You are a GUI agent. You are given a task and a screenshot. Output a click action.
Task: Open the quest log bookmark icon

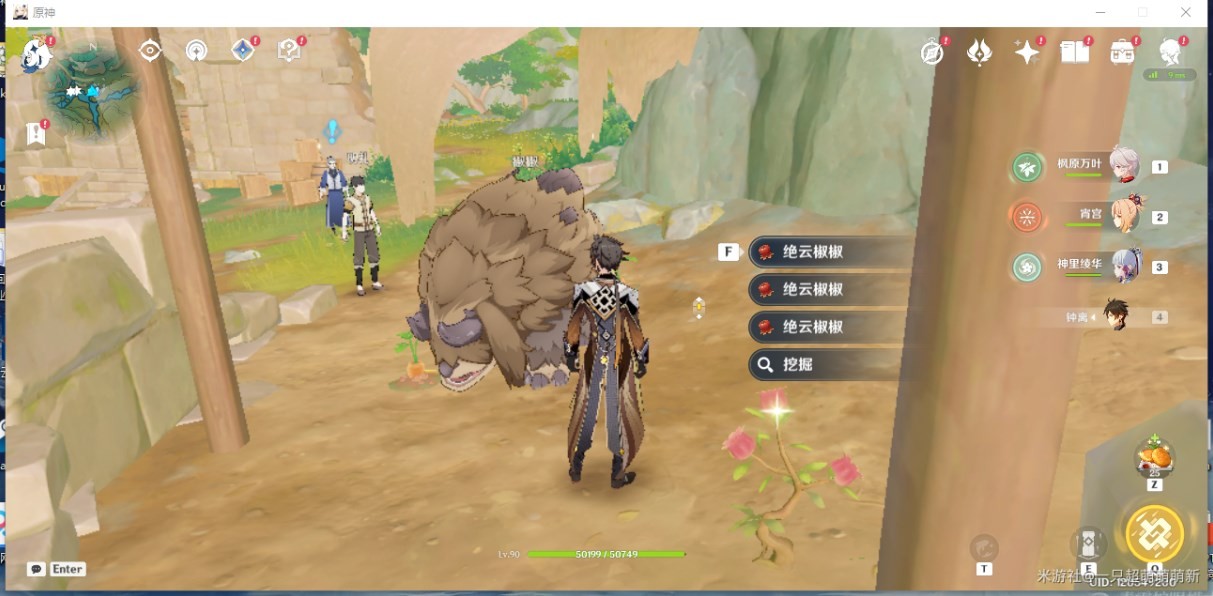coord(37,133)
